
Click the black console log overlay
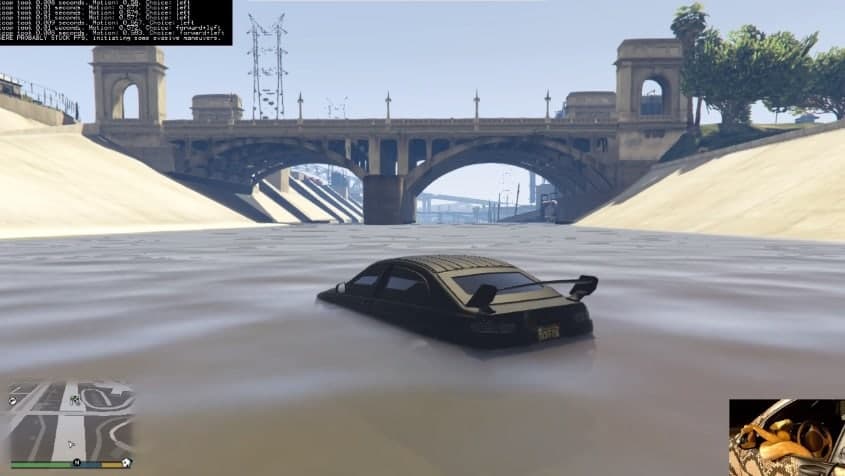tap(116, 22)
